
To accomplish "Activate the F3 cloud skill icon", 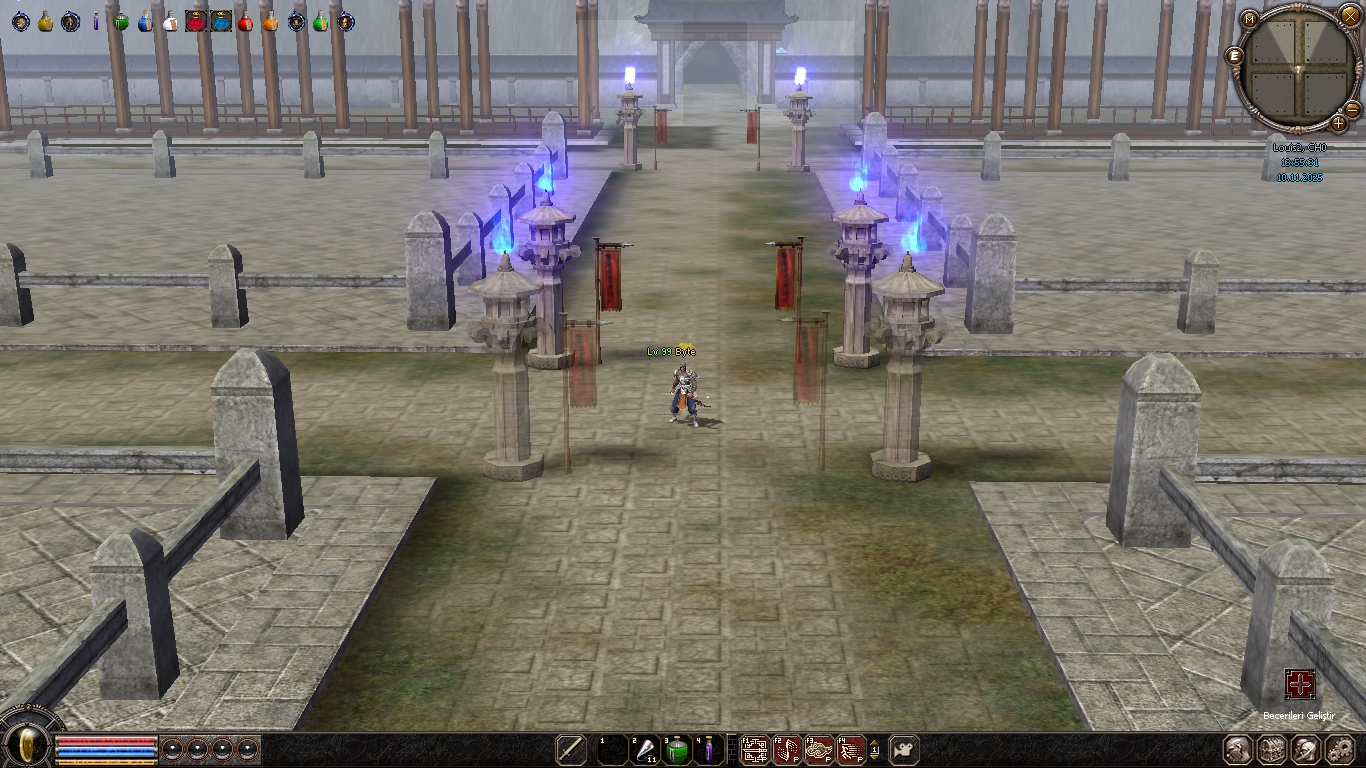I will pos(819,750).
